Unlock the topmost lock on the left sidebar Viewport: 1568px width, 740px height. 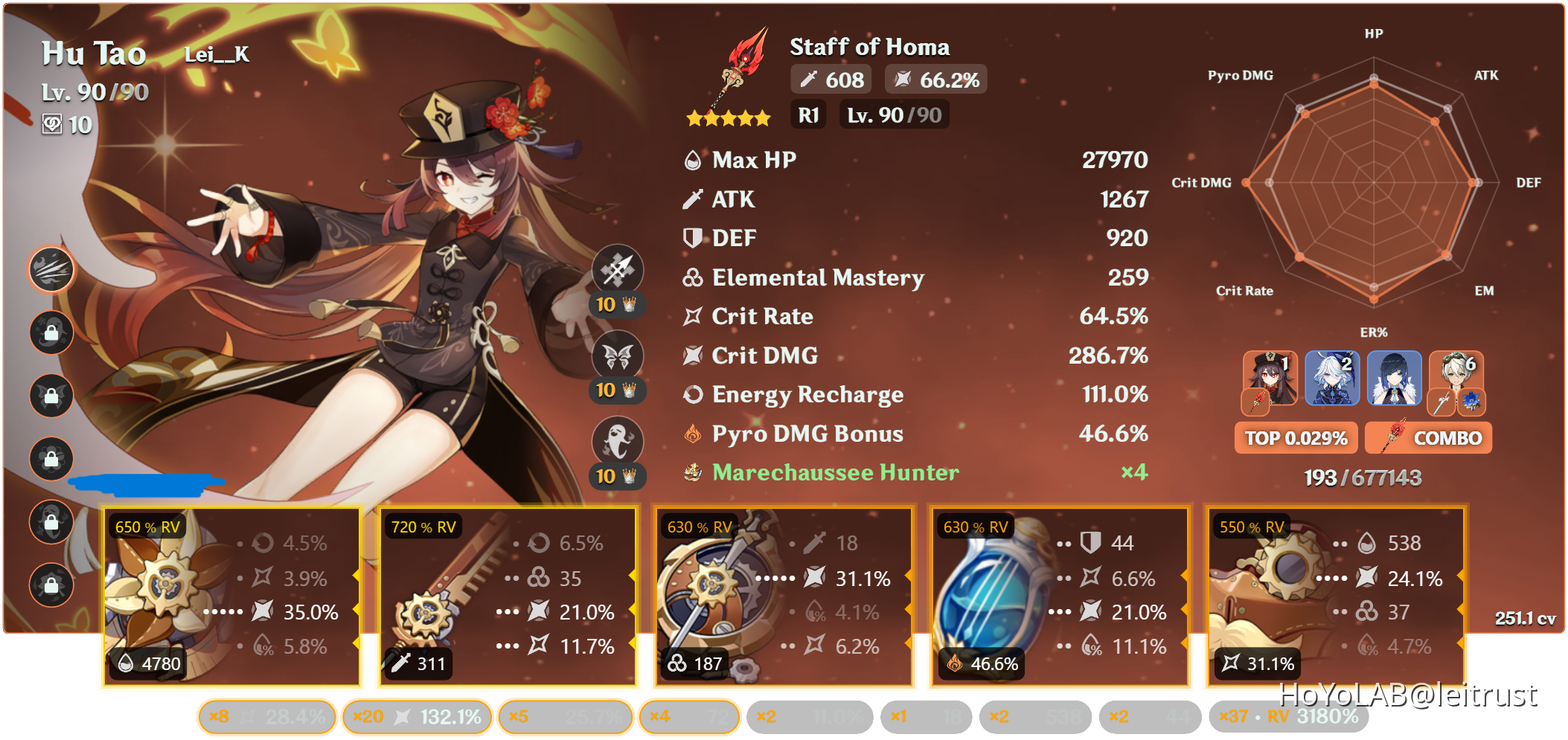pos(51,333)
